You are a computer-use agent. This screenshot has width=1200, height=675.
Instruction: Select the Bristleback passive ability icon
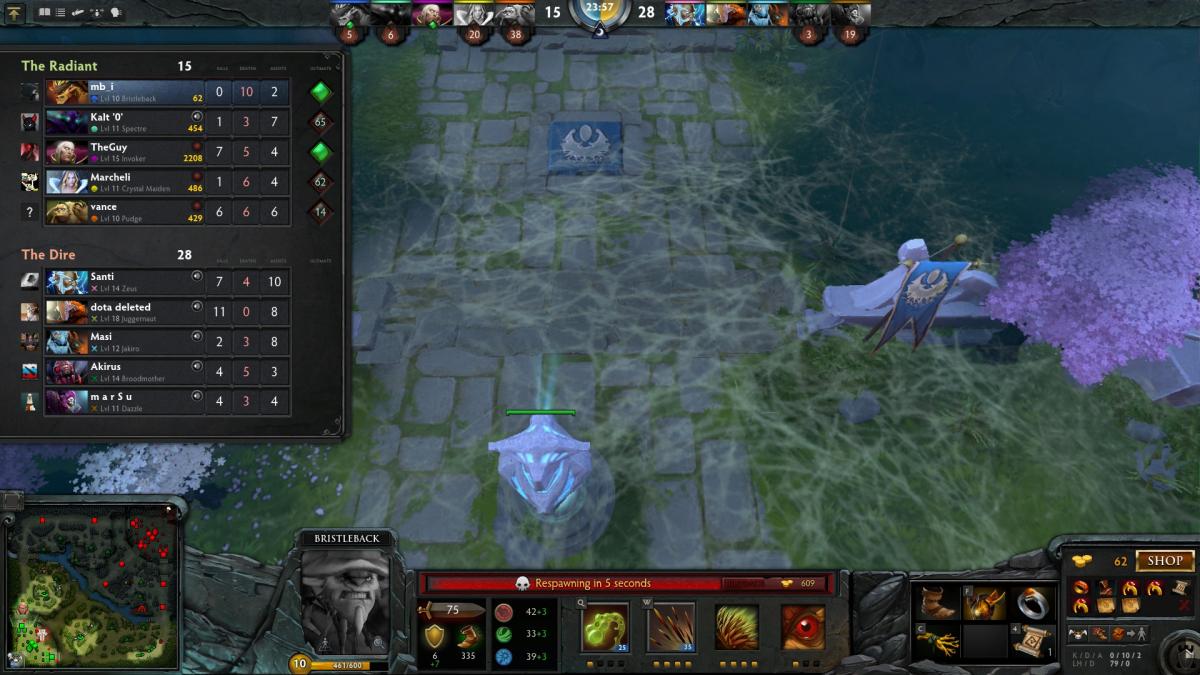click(736, 628)
